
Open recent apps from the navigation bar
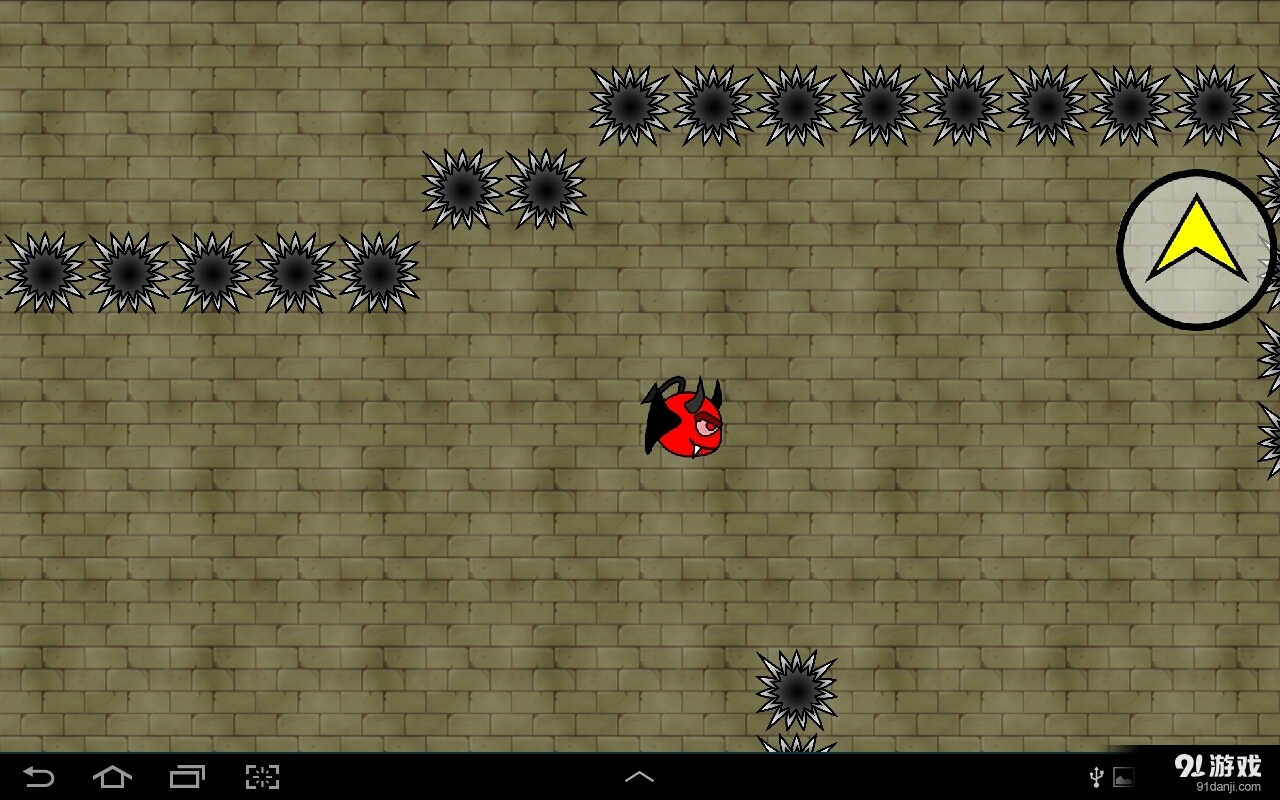pos(187,775)
